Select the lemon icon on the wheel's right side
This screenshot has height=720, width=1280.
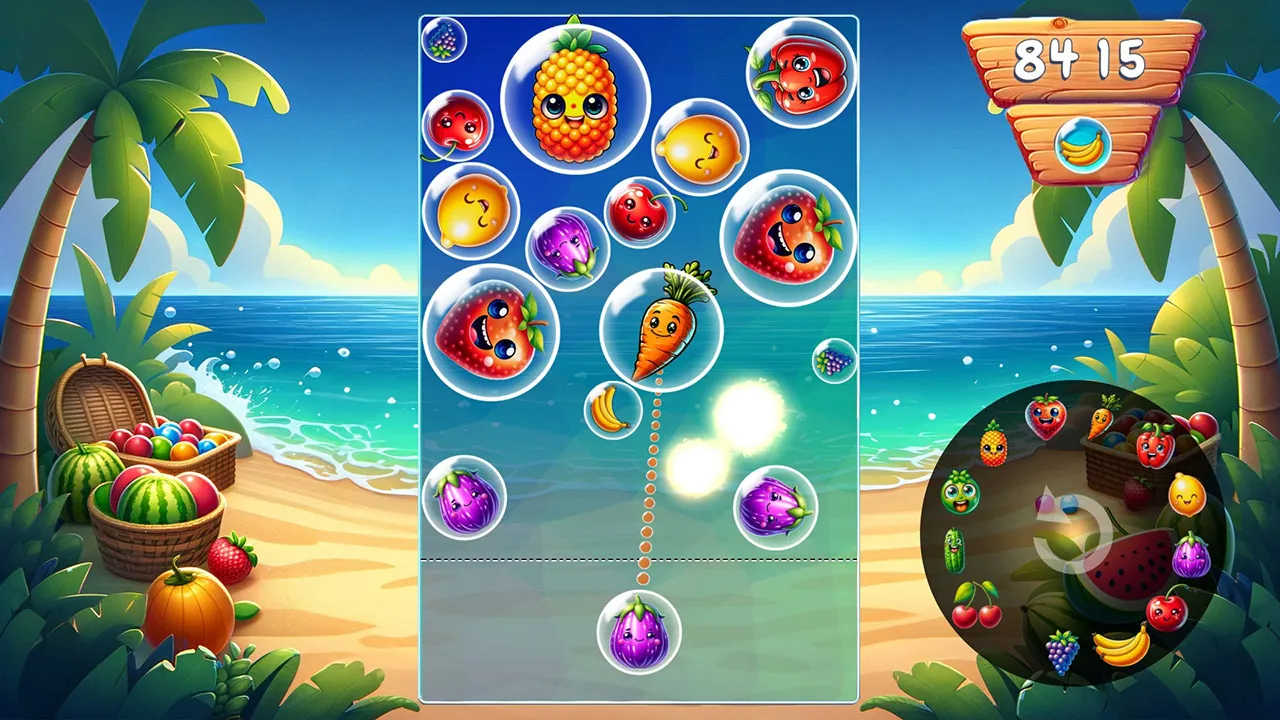[1186, 493]
